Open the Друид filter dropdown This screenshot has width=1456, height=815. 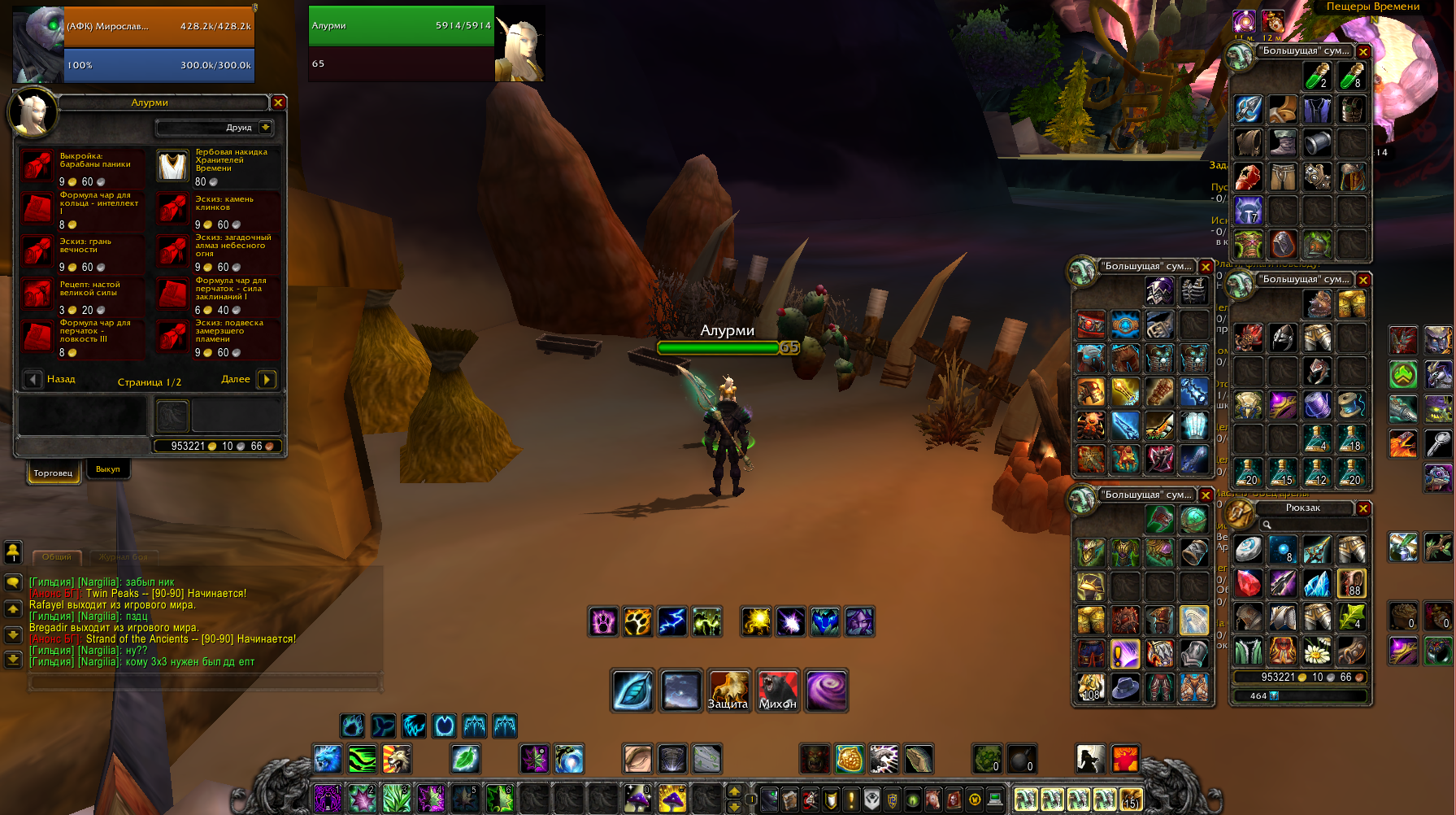(266, 128)
